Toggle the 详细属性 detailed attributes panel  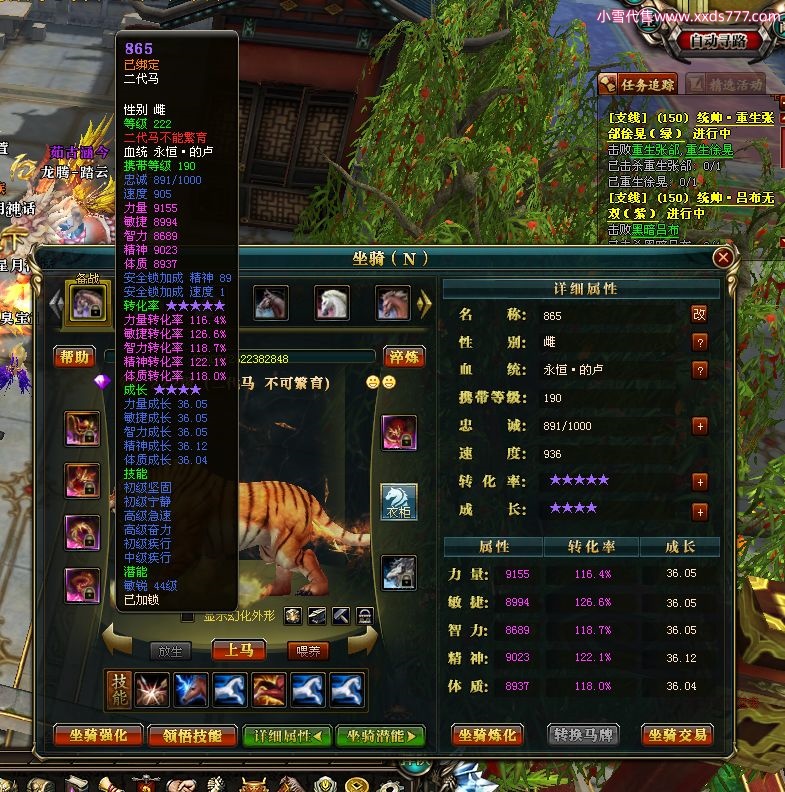pos(286,736)
